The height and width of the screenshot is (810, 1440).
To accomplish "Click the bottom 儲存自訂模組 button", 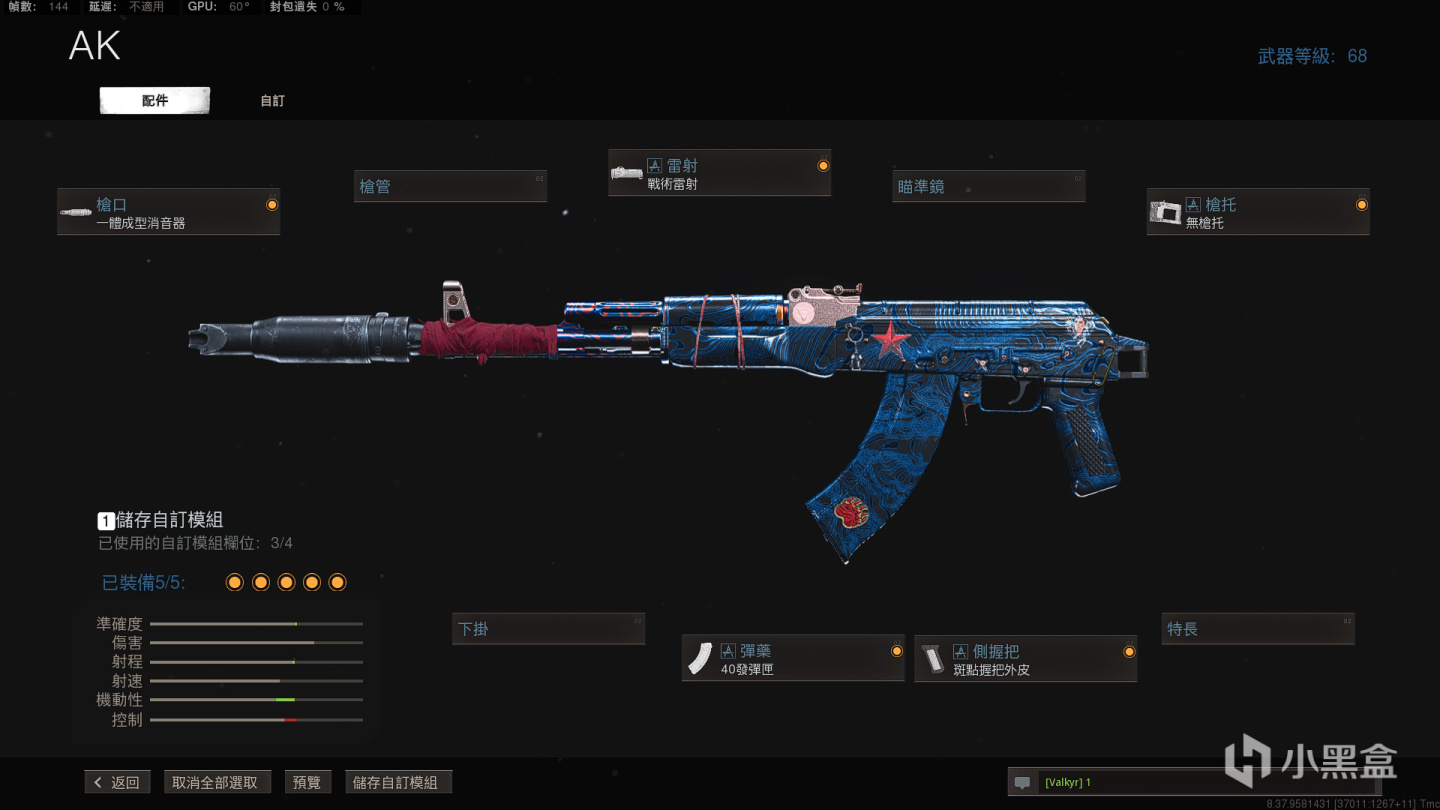I will (397, 782).
